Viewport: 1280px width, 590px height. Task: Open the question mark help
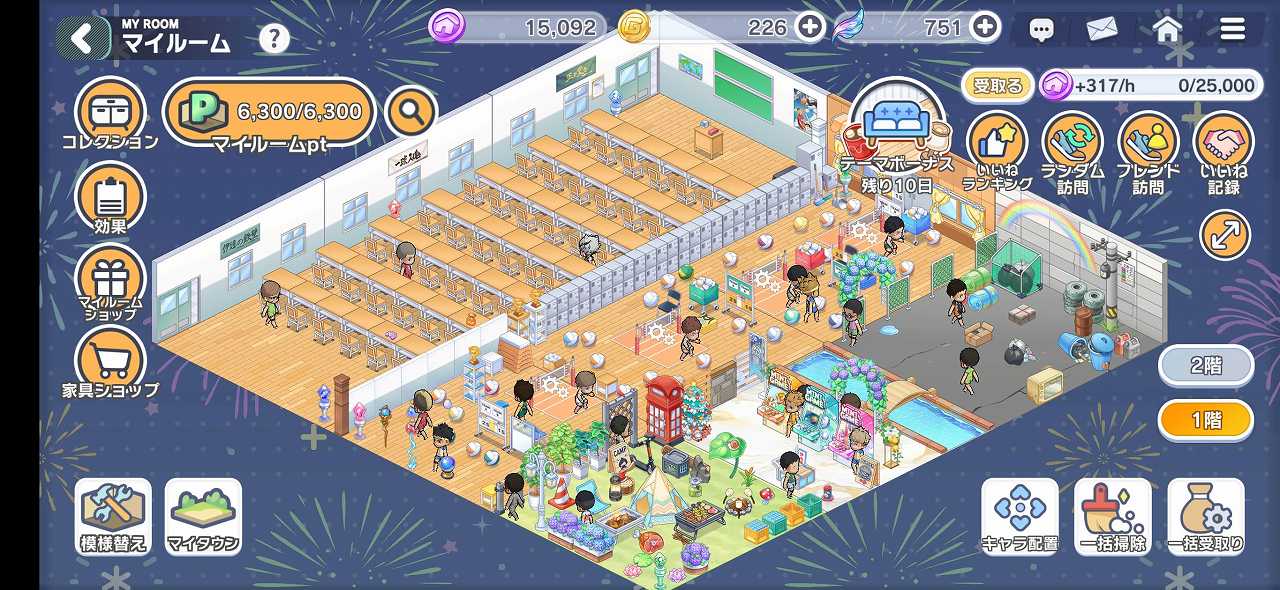tap(274, 39)
